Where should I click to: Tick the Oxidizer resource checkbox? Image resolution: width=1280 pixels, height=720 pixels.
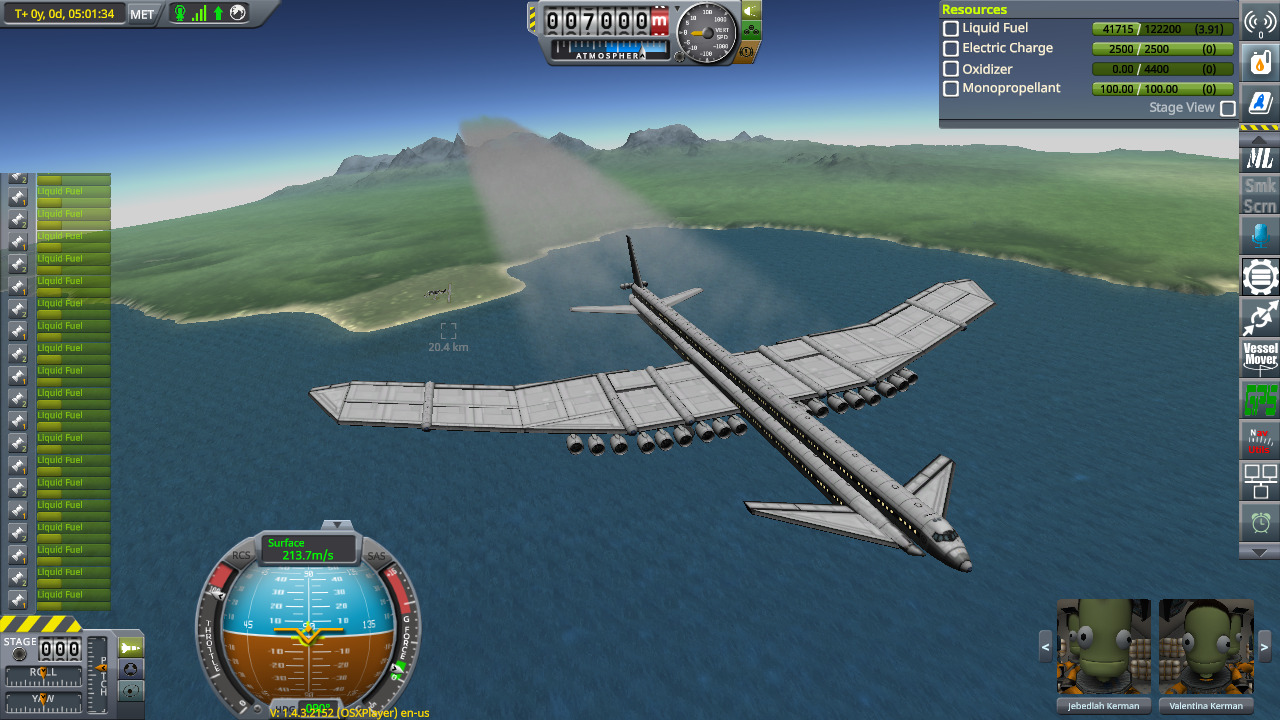[x=951, y=69]
